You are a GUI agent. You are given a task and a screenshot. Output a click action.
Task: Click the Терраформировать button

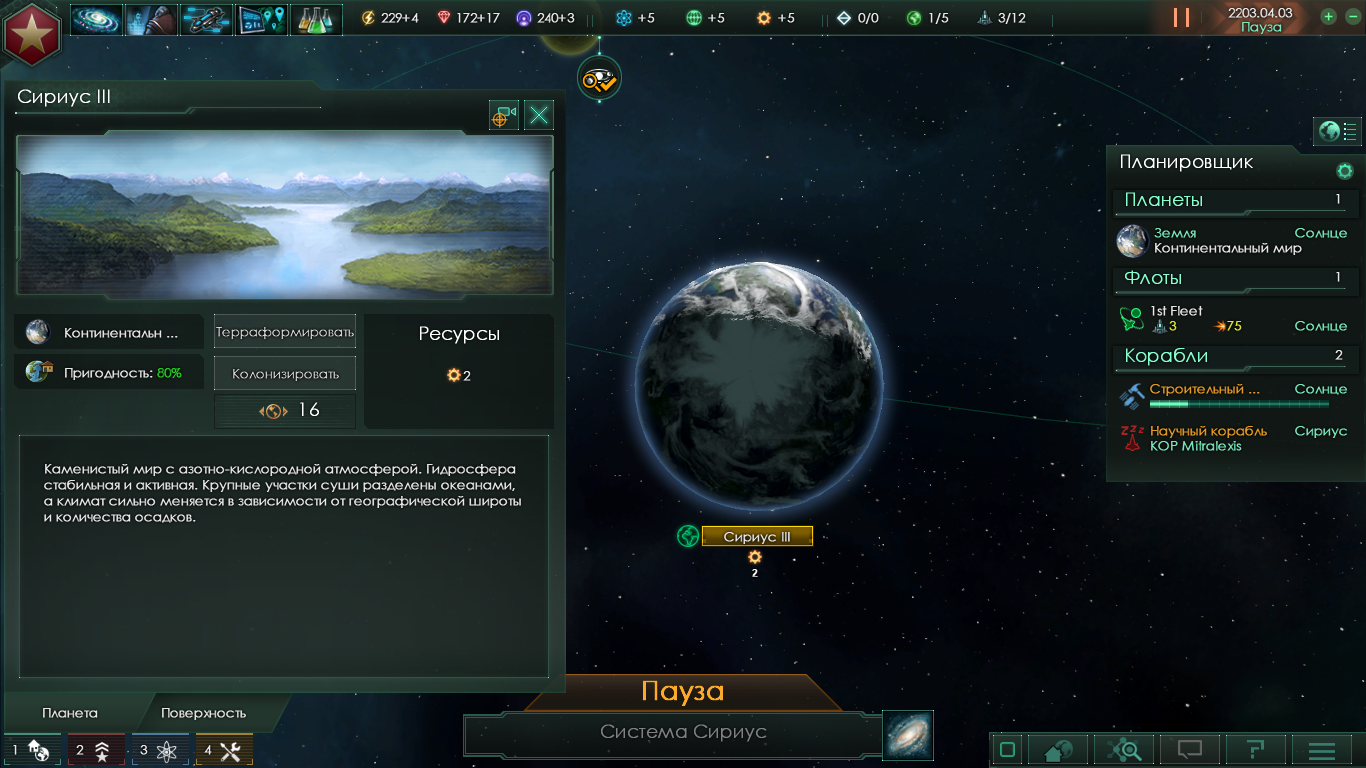(x=285, y=331)
